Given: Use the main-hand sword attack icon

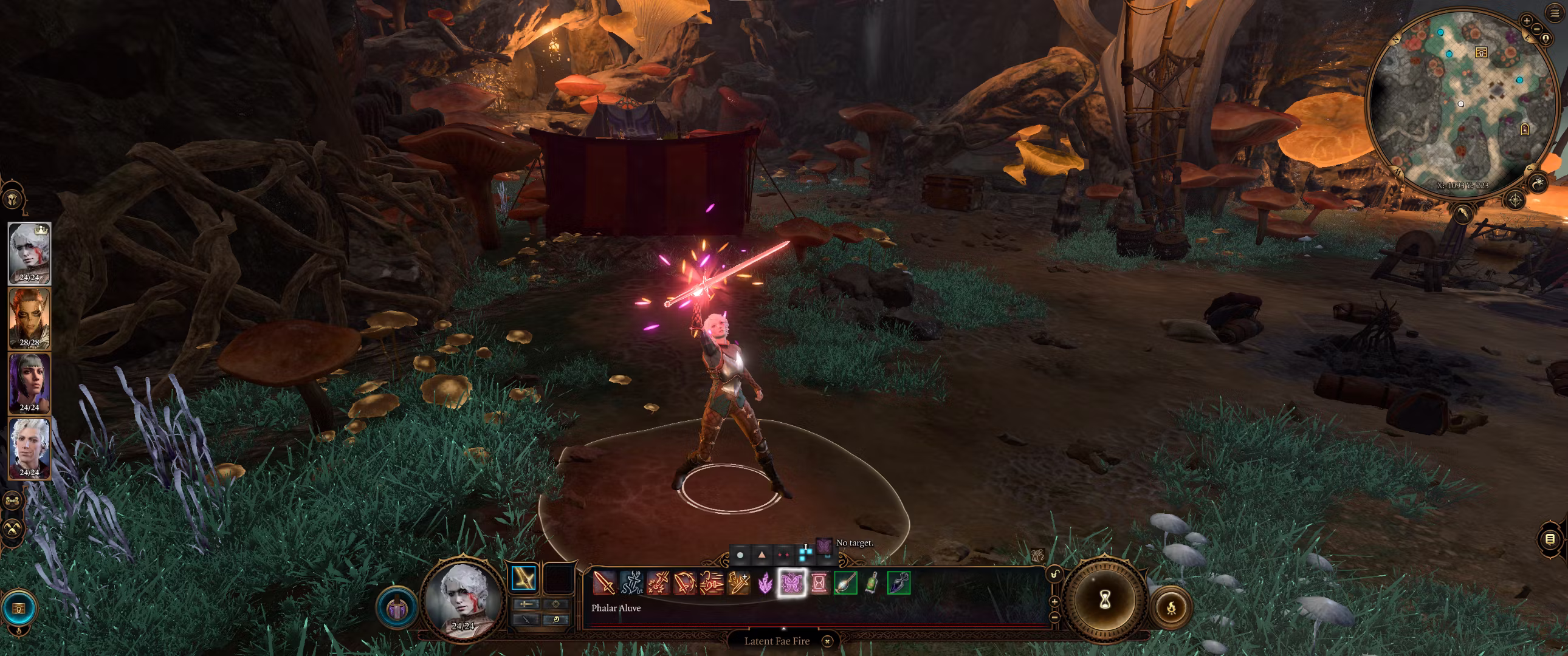Looking at the screenshot, I should 604,583.
